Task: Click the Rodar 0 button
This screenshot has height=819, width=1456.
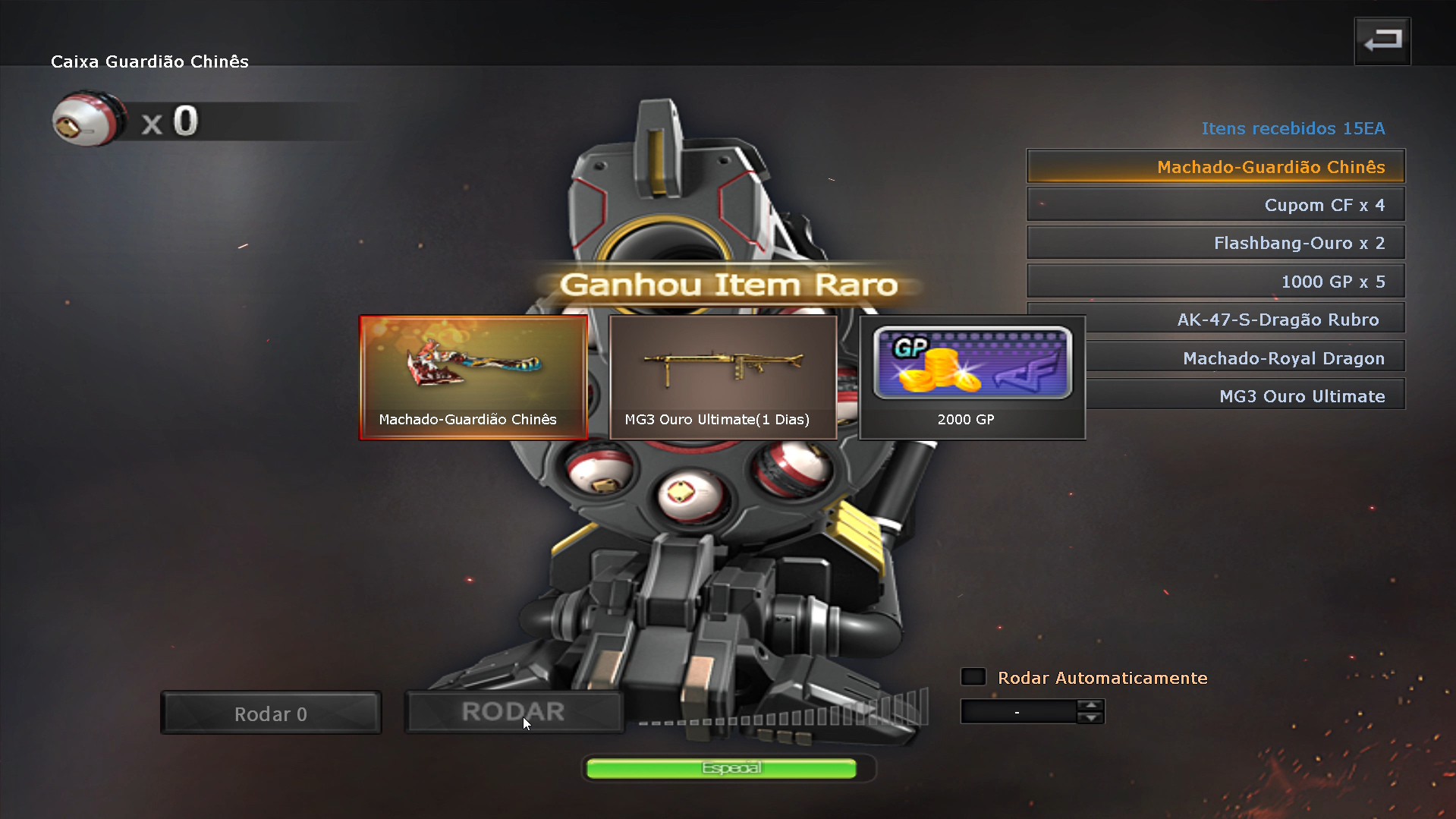Action: click(x=271, y=713)
